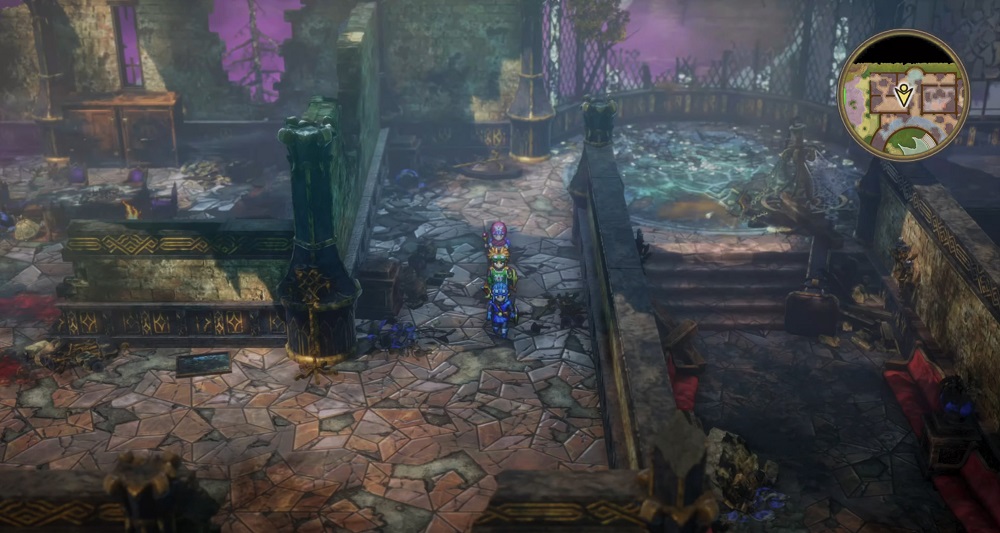Open the circular minimap
The image size is (1000, 533).
(x=903, y=94)
